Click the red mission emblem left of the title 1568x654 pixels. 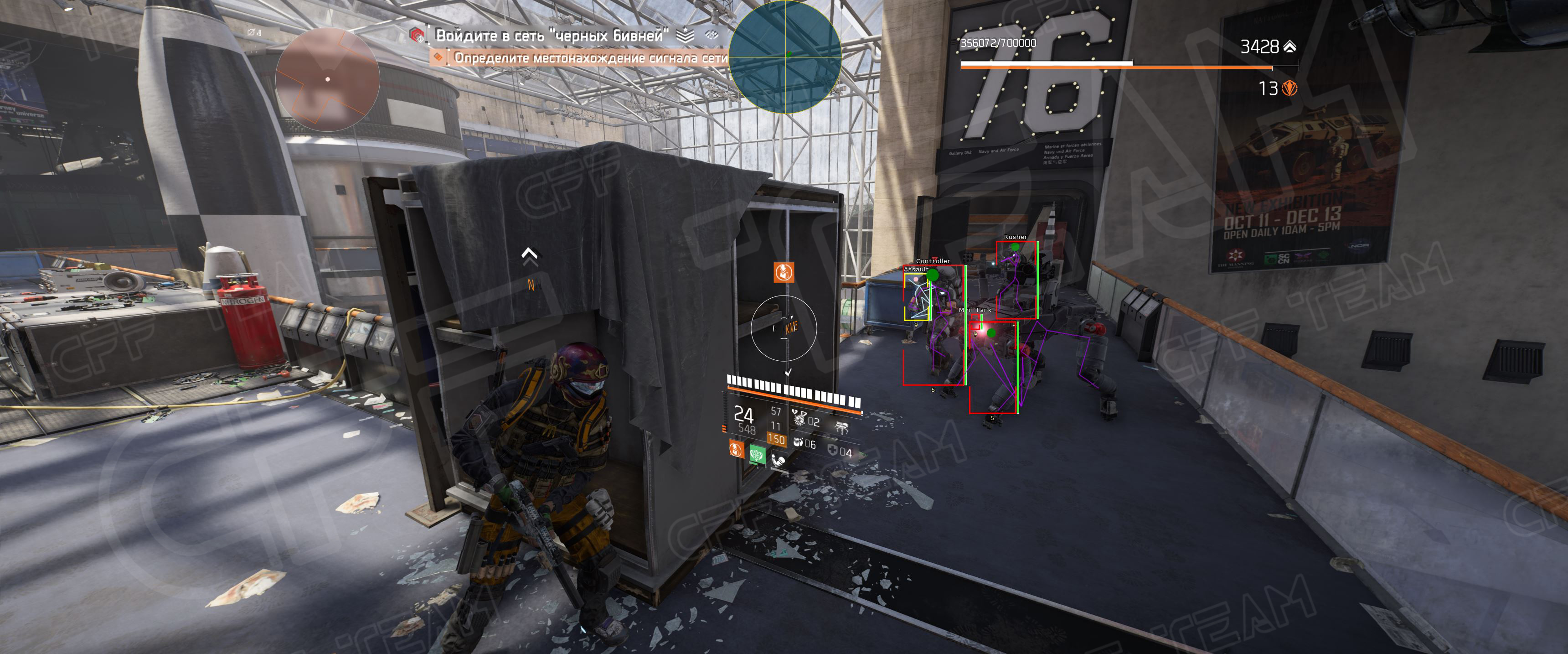click(417, 35)
